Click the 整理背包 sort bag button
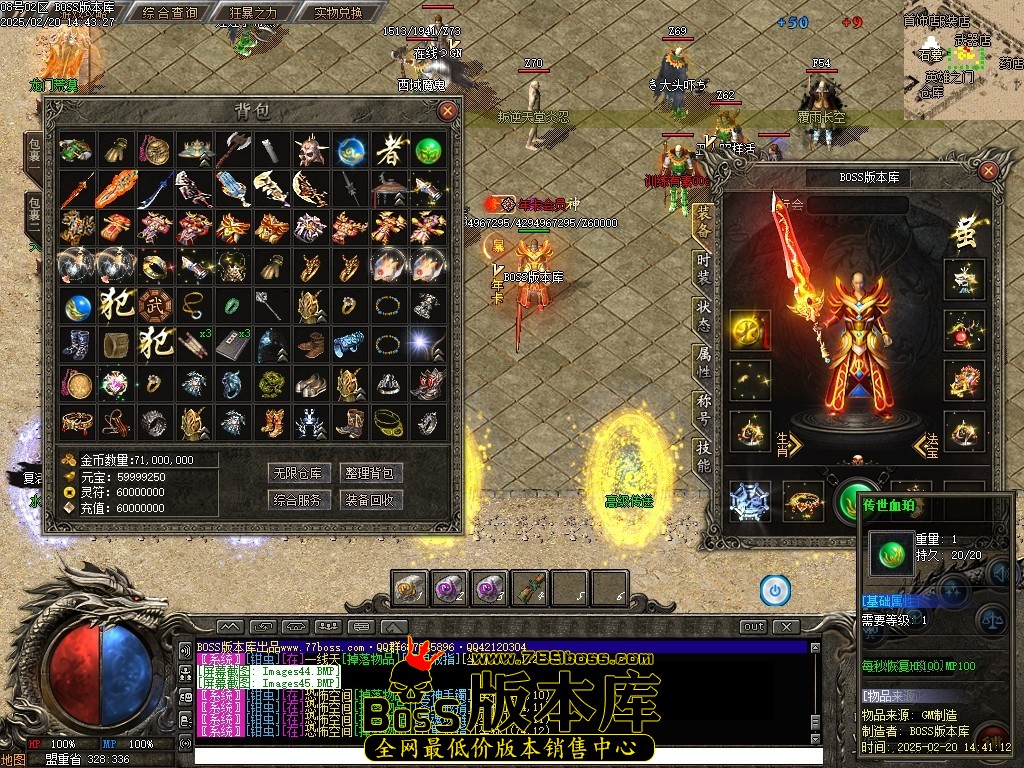Screen dimensions: 1024x768 (x=370, y=473)
